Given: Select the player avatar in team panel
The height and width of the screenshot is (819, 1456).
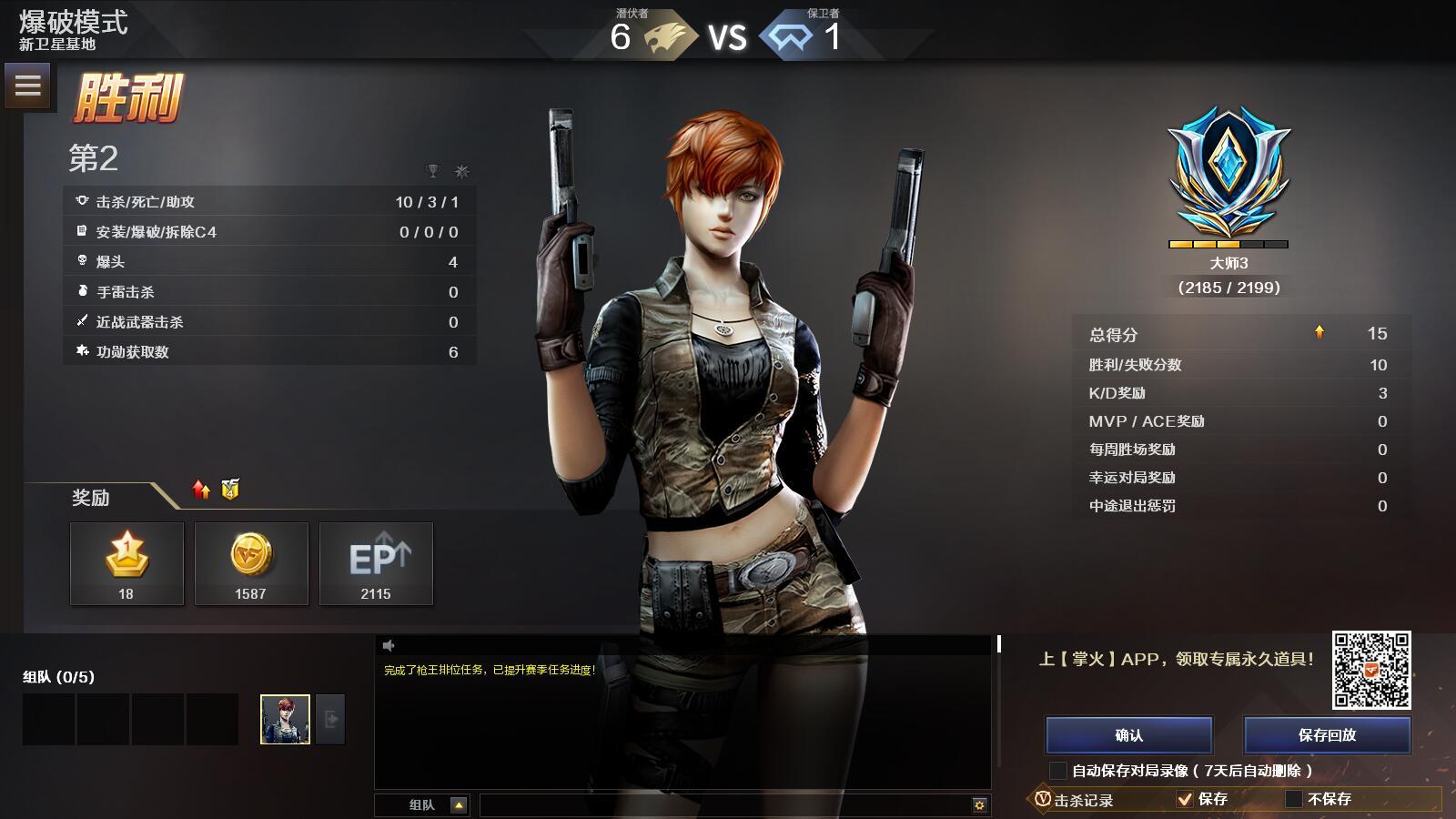Looking at the screenshot, I should point(285,719).
